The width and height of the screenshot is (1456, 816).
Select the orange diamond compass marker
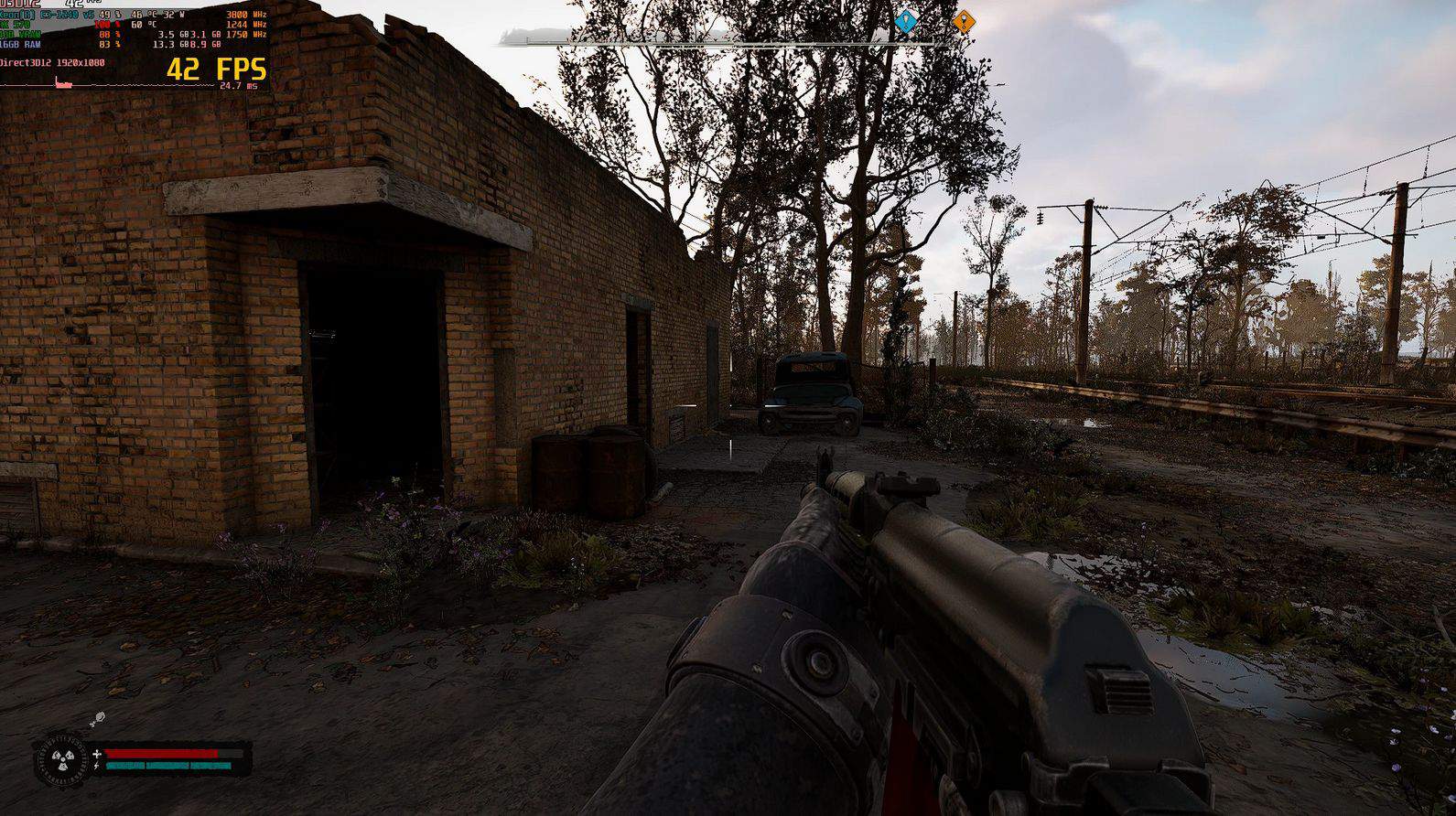tap(963, 21)
